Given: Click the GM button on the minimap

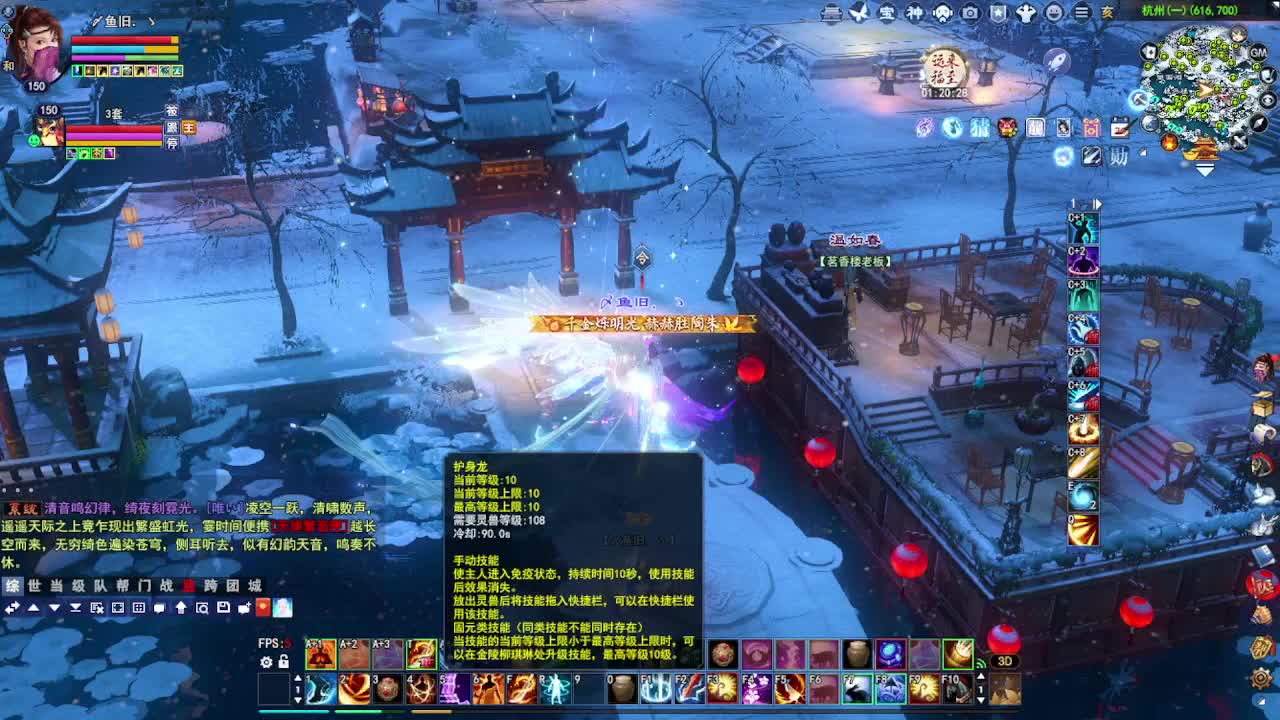Looking at the screenshot, I should point(1257,52).
